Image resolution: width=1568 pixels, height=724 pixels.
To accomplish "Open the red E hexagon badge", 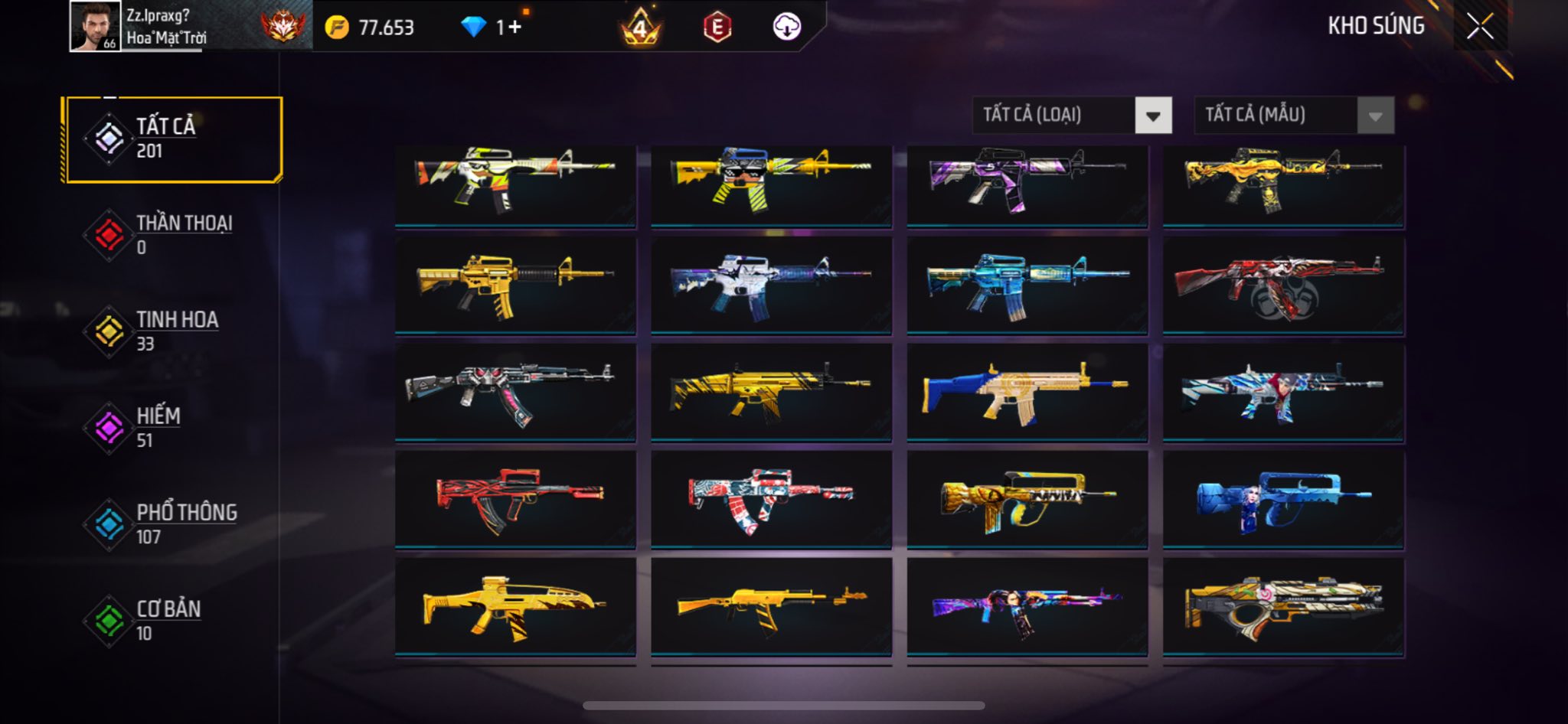I will point(717,28).
